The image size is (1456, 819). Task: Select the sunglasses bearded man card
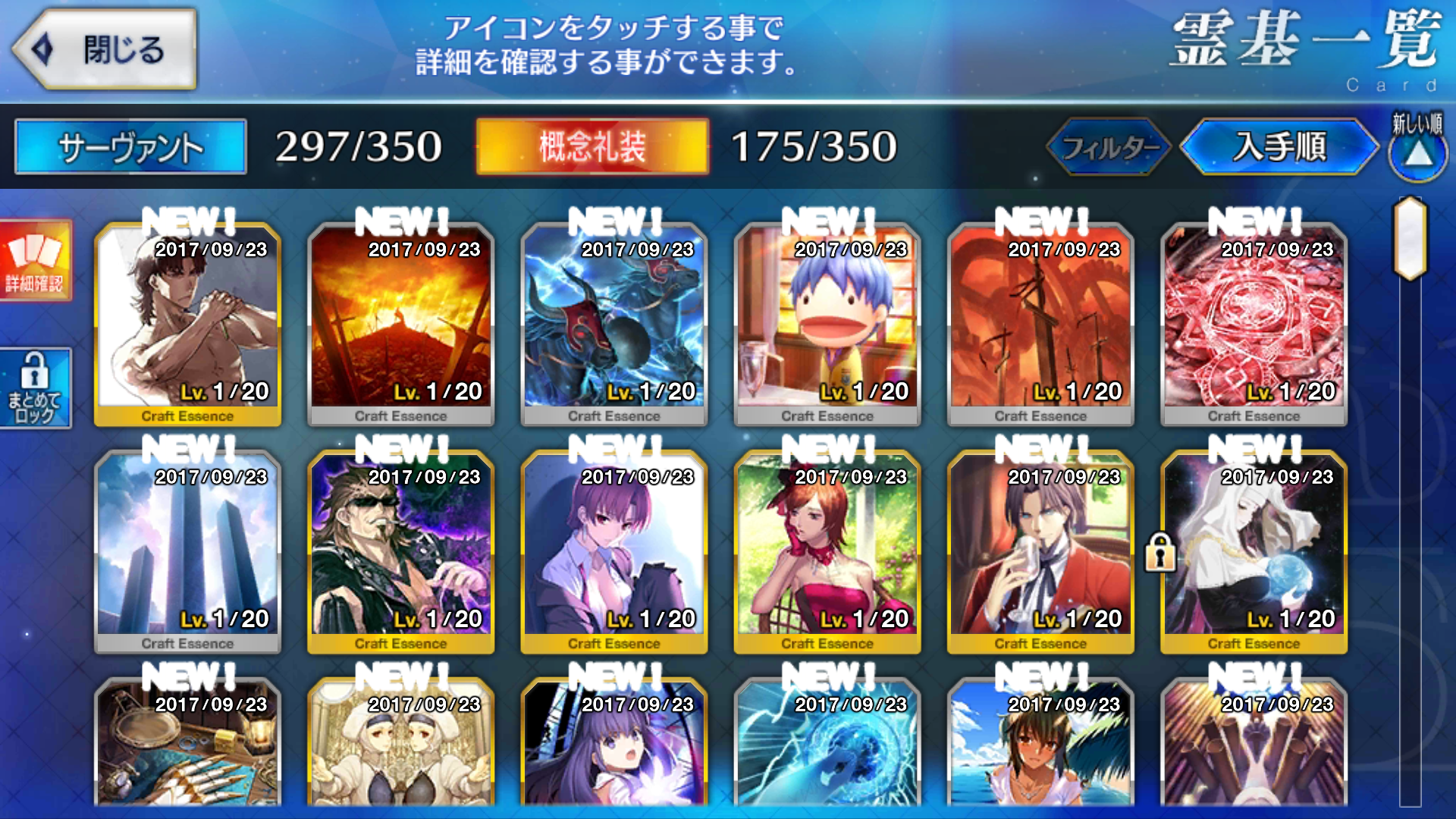pos(400,551)
